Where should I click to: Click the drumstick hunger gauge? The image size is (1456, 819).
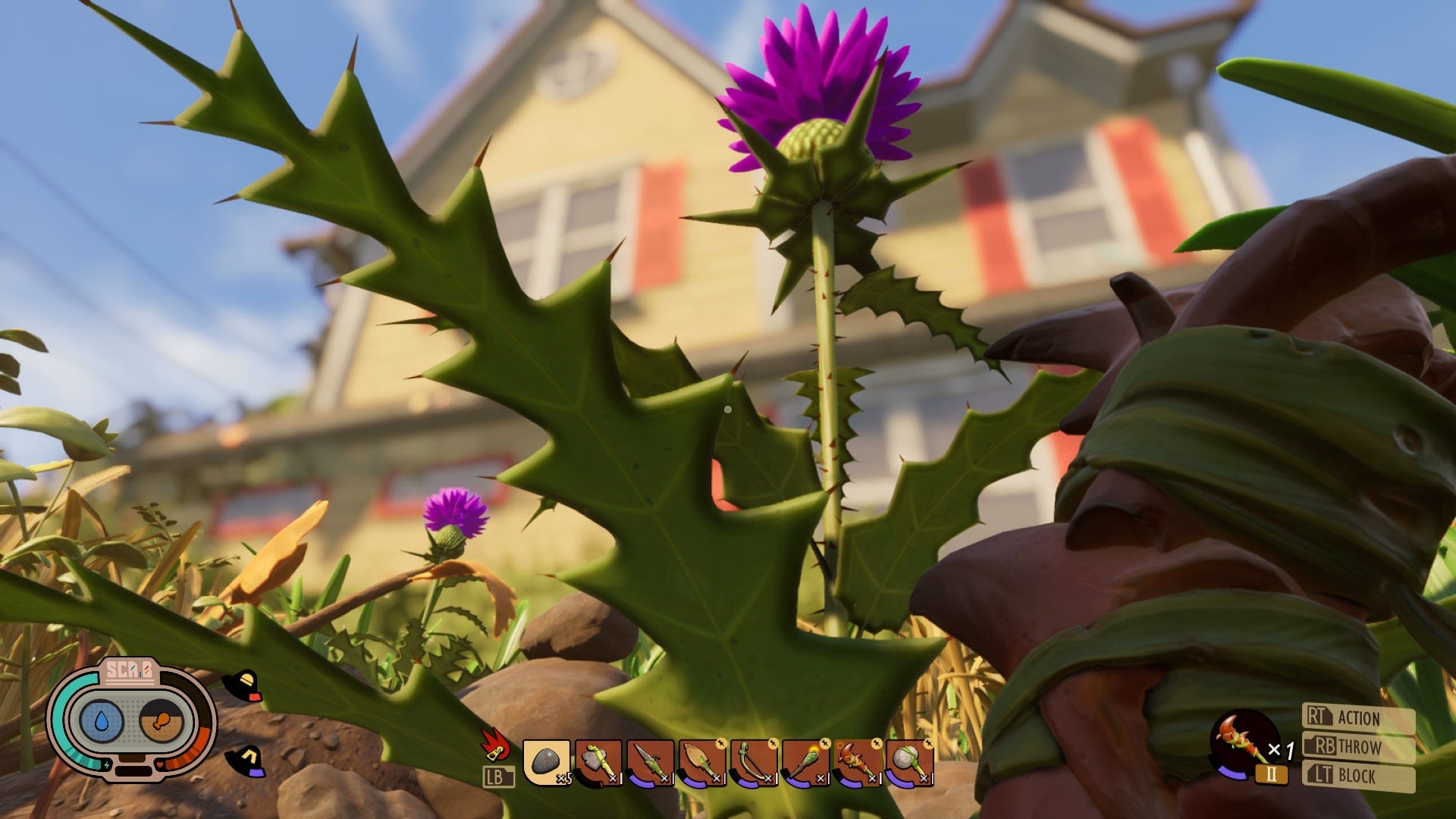coord(162,721)
